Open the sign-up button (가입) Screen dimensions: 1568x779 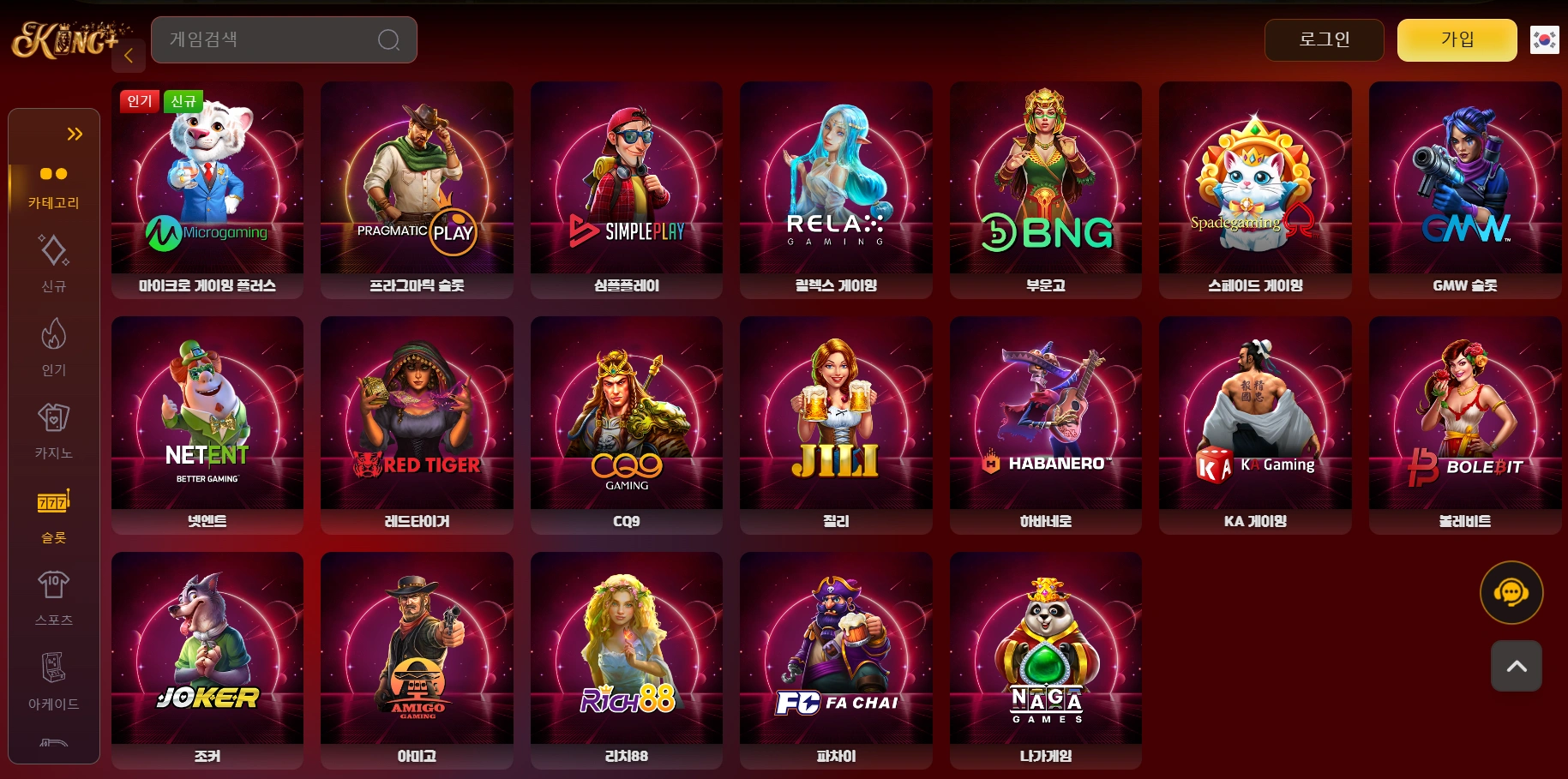(1457, 39)
